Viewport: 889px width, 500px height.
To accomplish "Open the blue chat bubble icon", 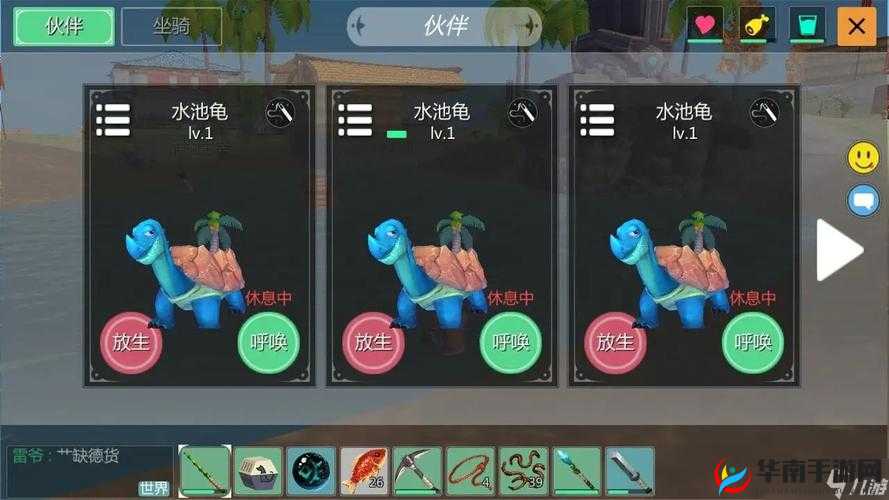I will 863,200.
